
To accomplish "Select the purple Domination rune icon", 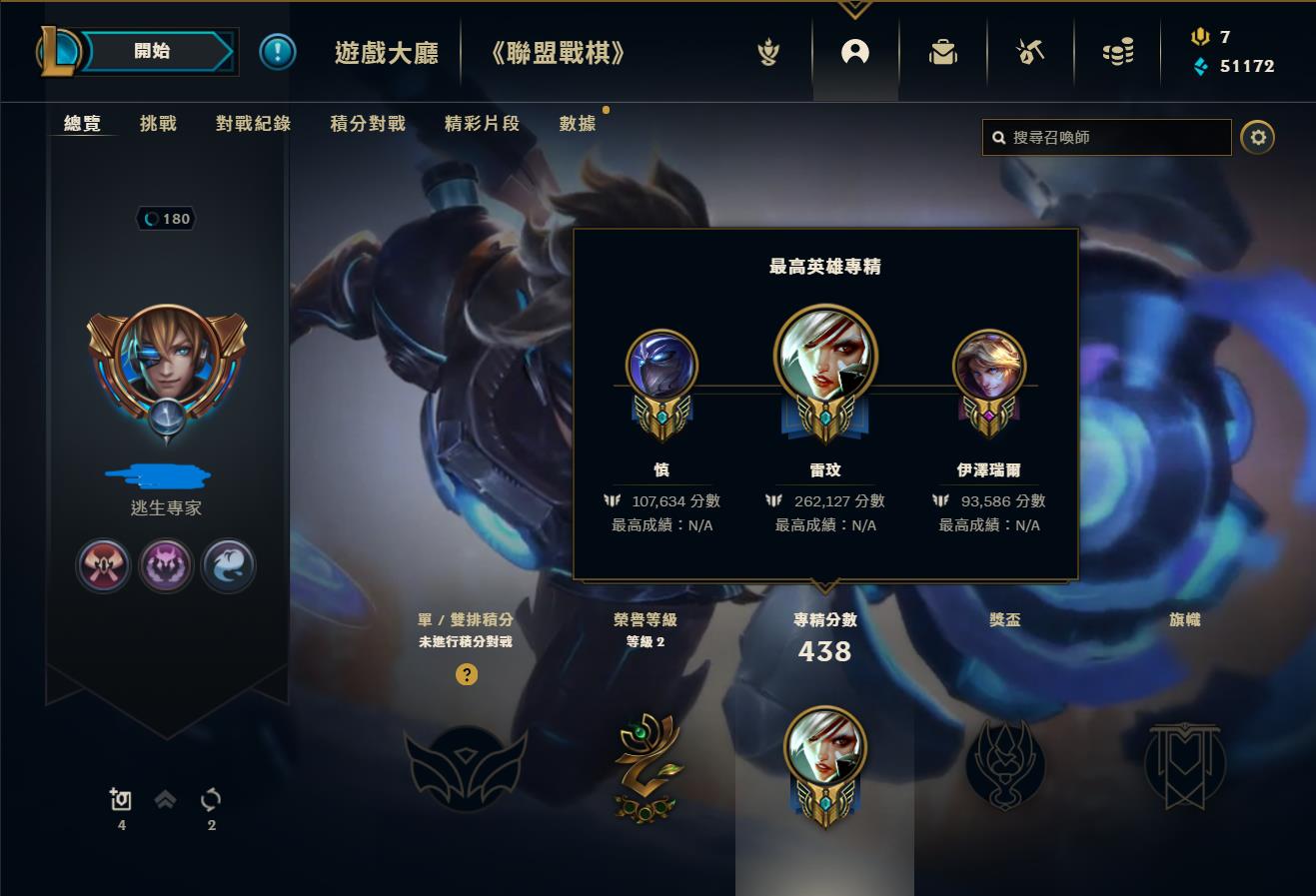I will click(x=166, y=565).
